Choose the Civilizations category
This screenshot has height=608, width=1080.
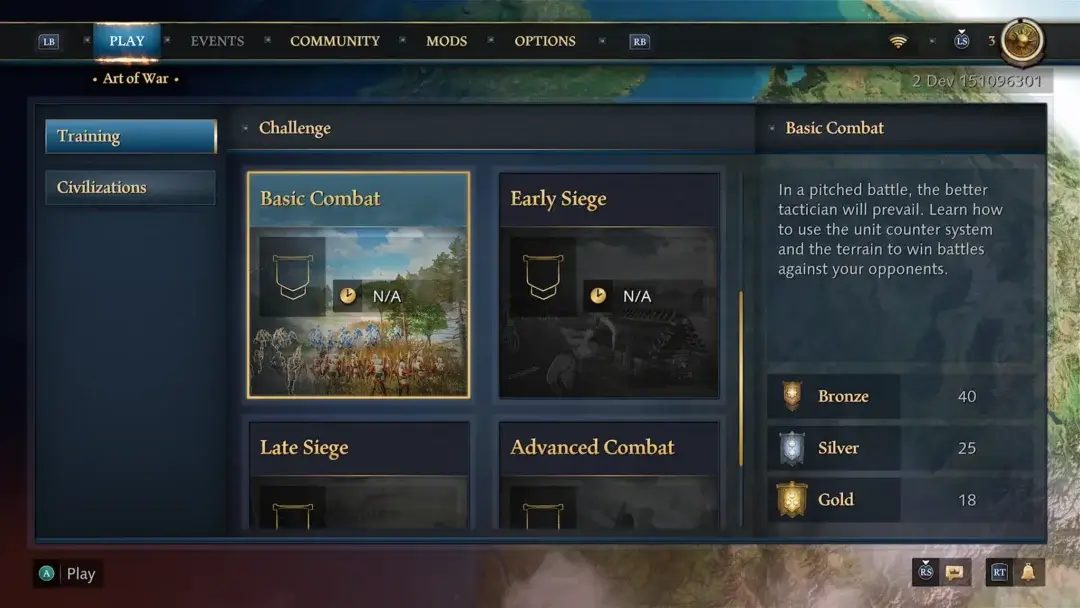[x=130, y=187]
